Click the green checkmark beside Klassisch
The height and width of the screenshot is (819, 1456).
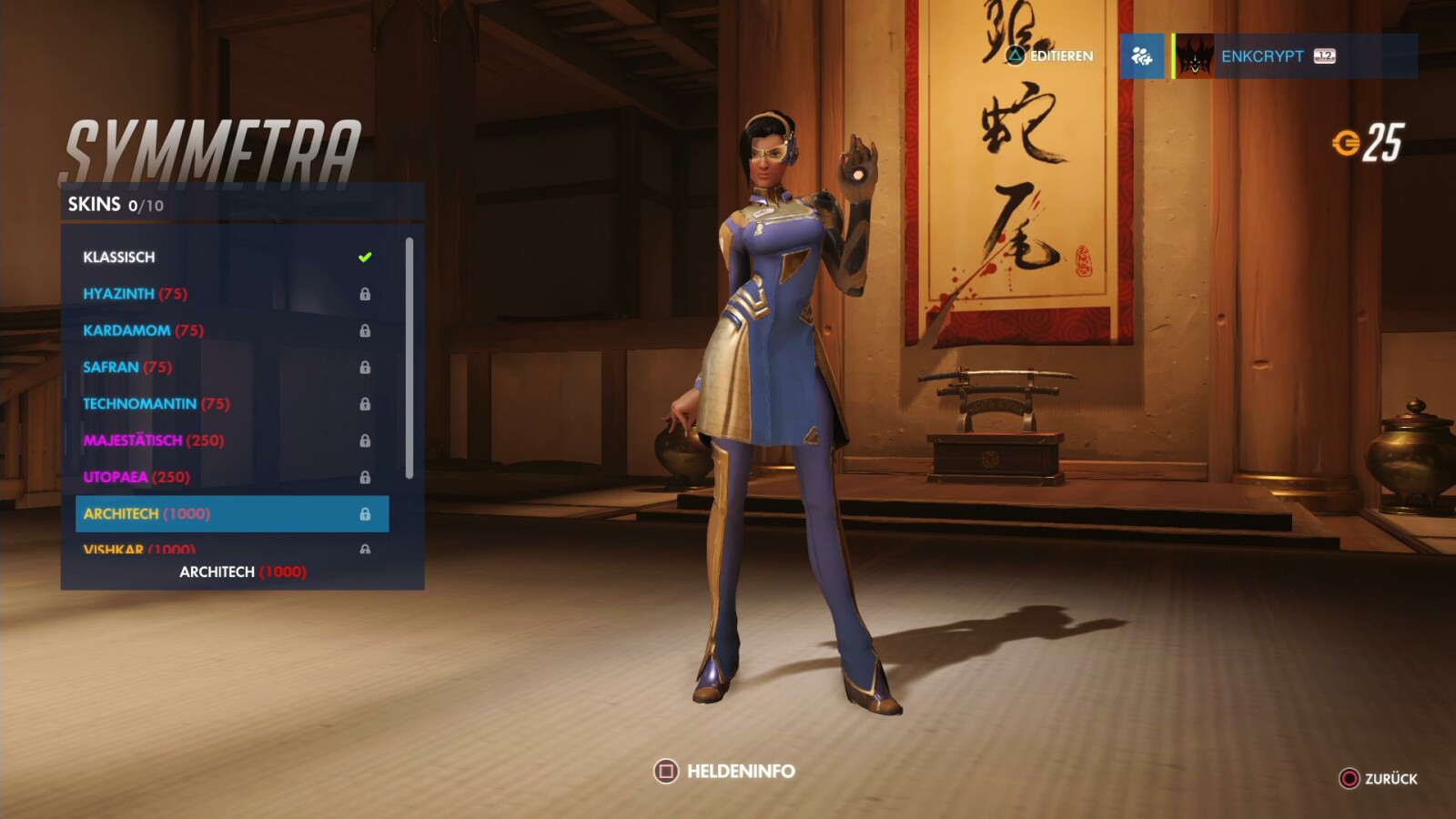366,257
